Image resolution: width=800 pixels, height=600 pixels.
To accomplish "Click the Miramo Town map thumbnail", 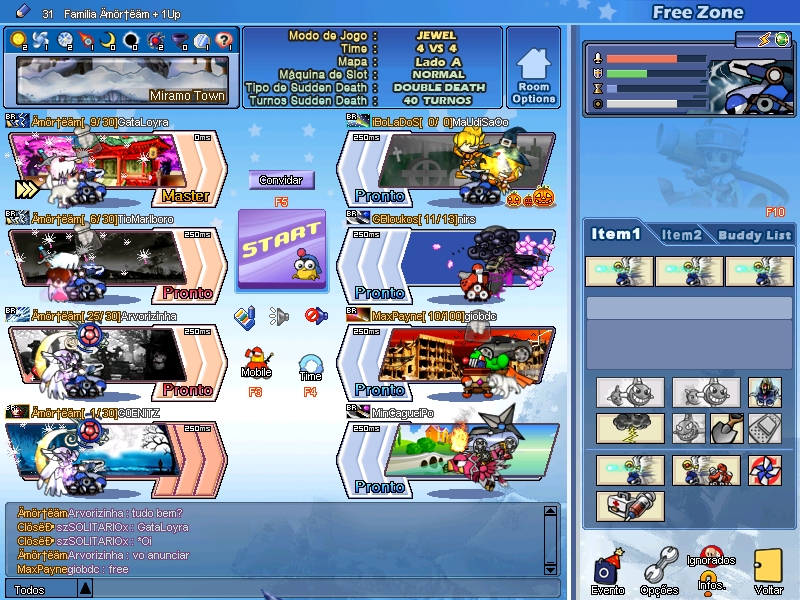I will pyautogui.click(x=122, y=80).
